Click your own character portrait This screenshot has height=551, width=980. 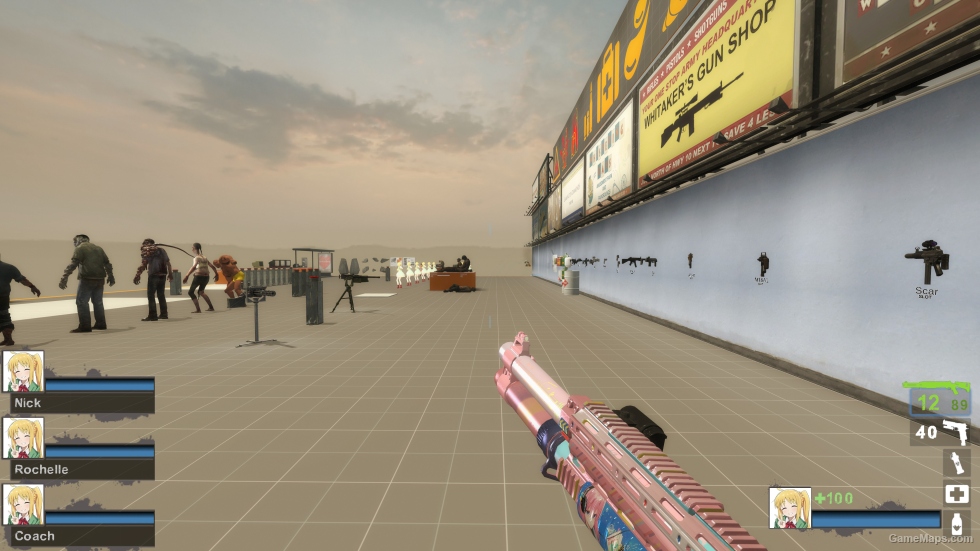coord(789,508)
